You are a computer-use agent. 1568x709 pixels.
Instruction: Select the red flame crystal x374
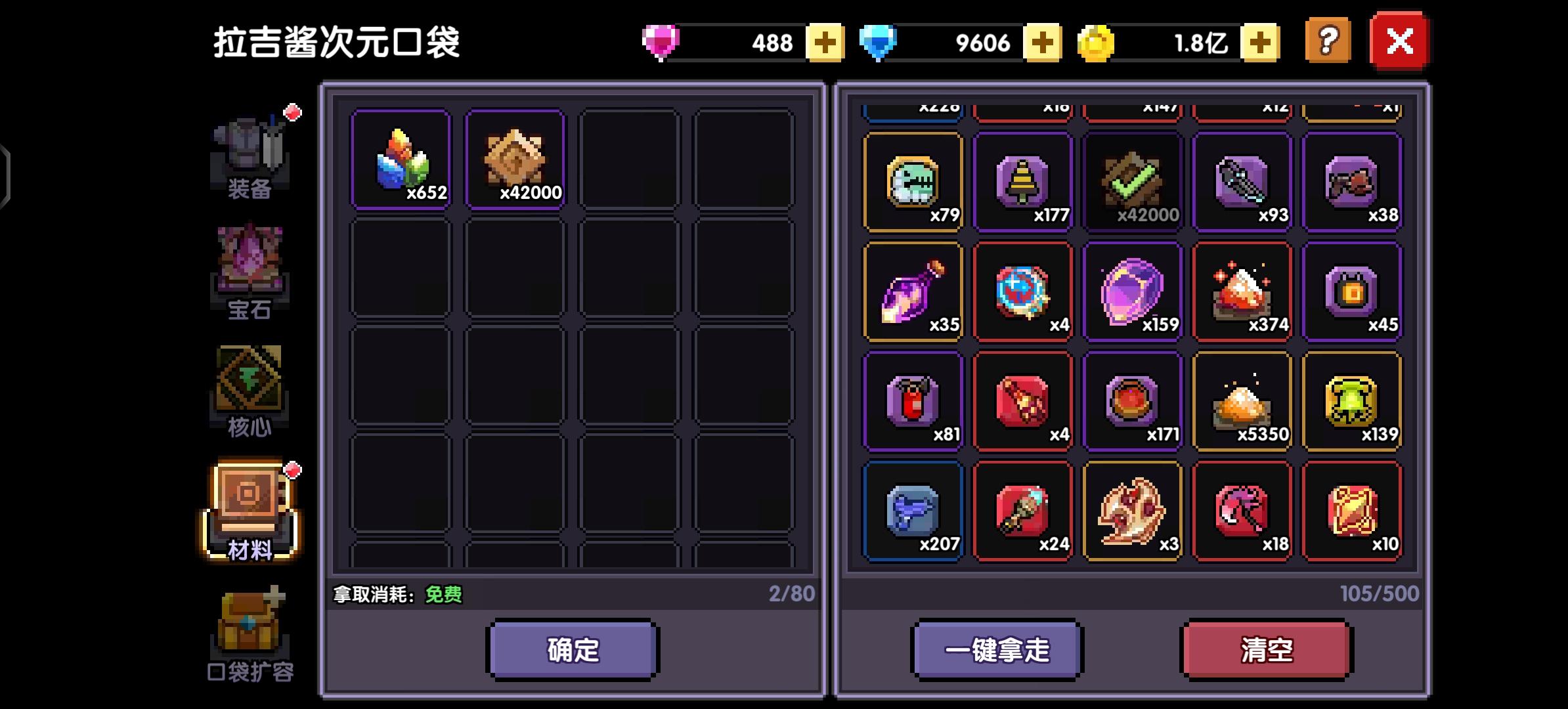1243,291
